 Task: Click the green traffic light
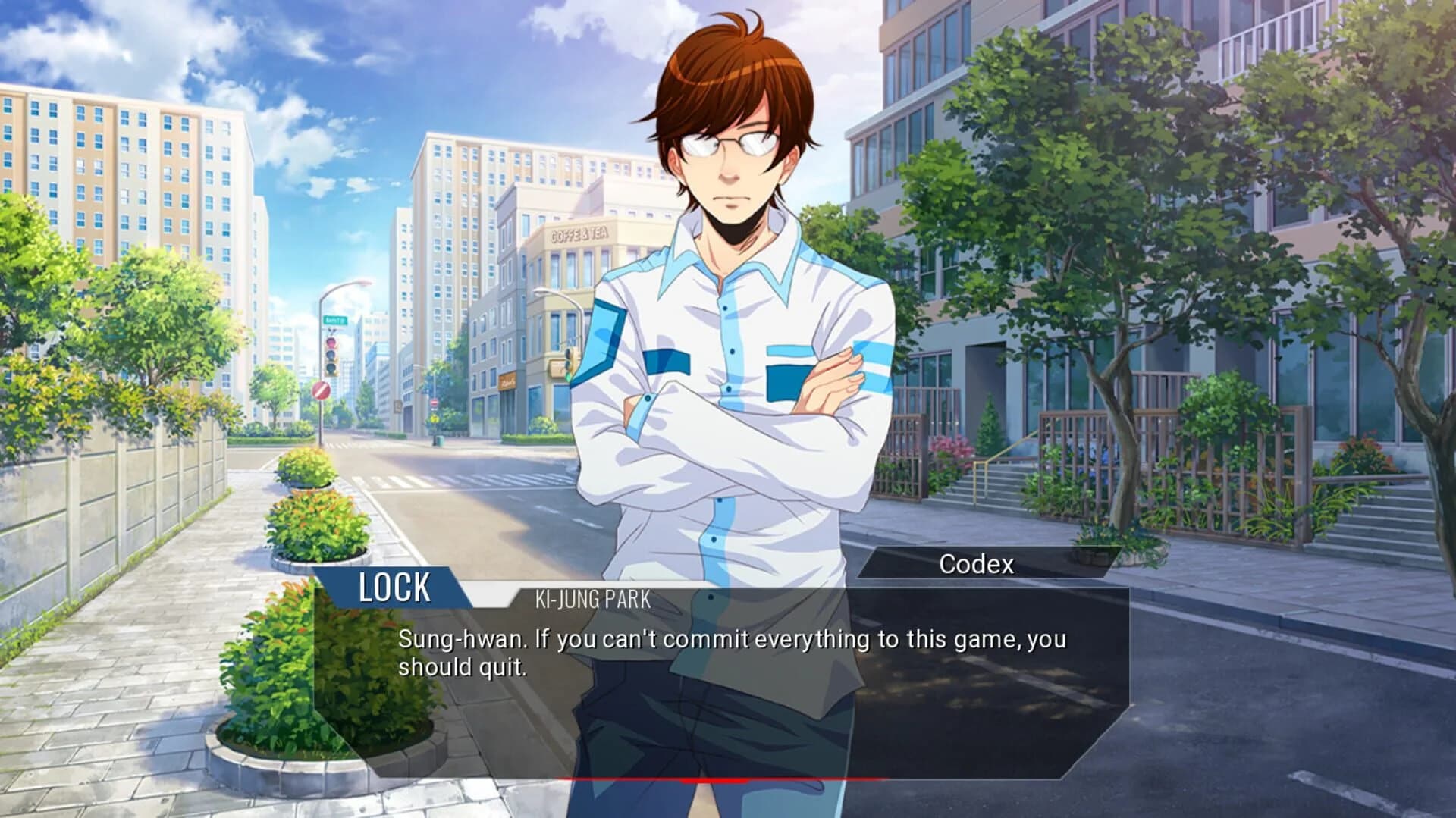pos(567,377)
